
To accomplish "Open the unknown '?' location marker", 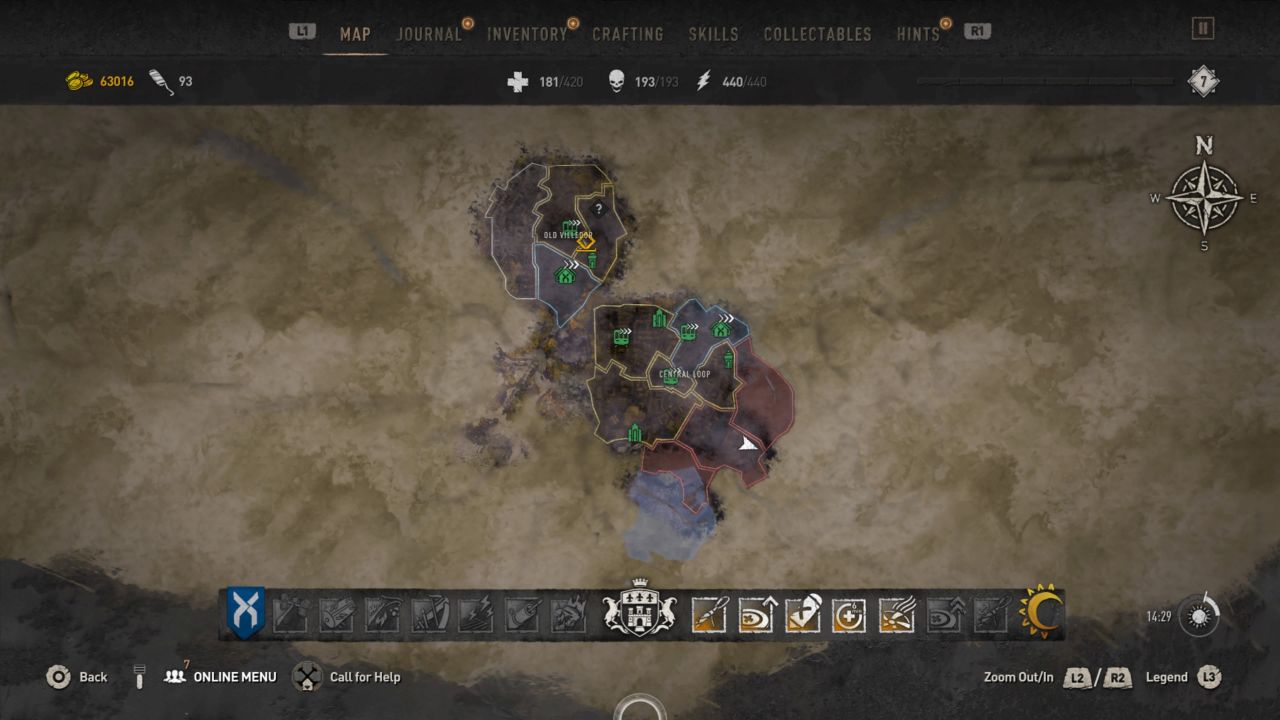I will 598,209.
